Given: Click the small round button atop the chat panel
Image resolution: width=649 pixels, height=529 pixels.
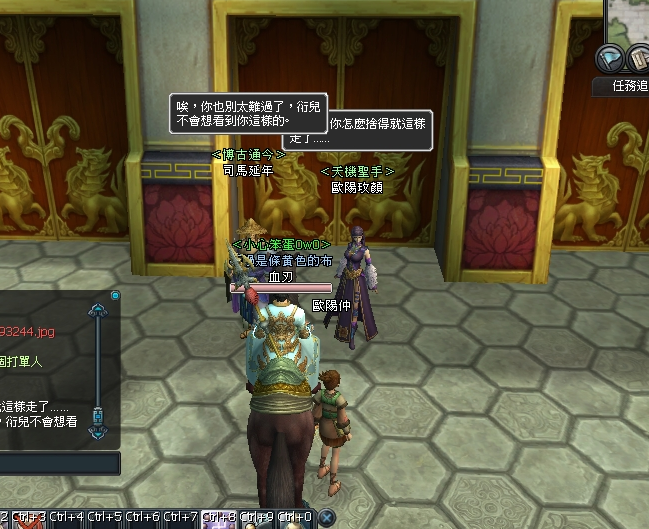Looking at the screenshot, I should pos(115,296).
